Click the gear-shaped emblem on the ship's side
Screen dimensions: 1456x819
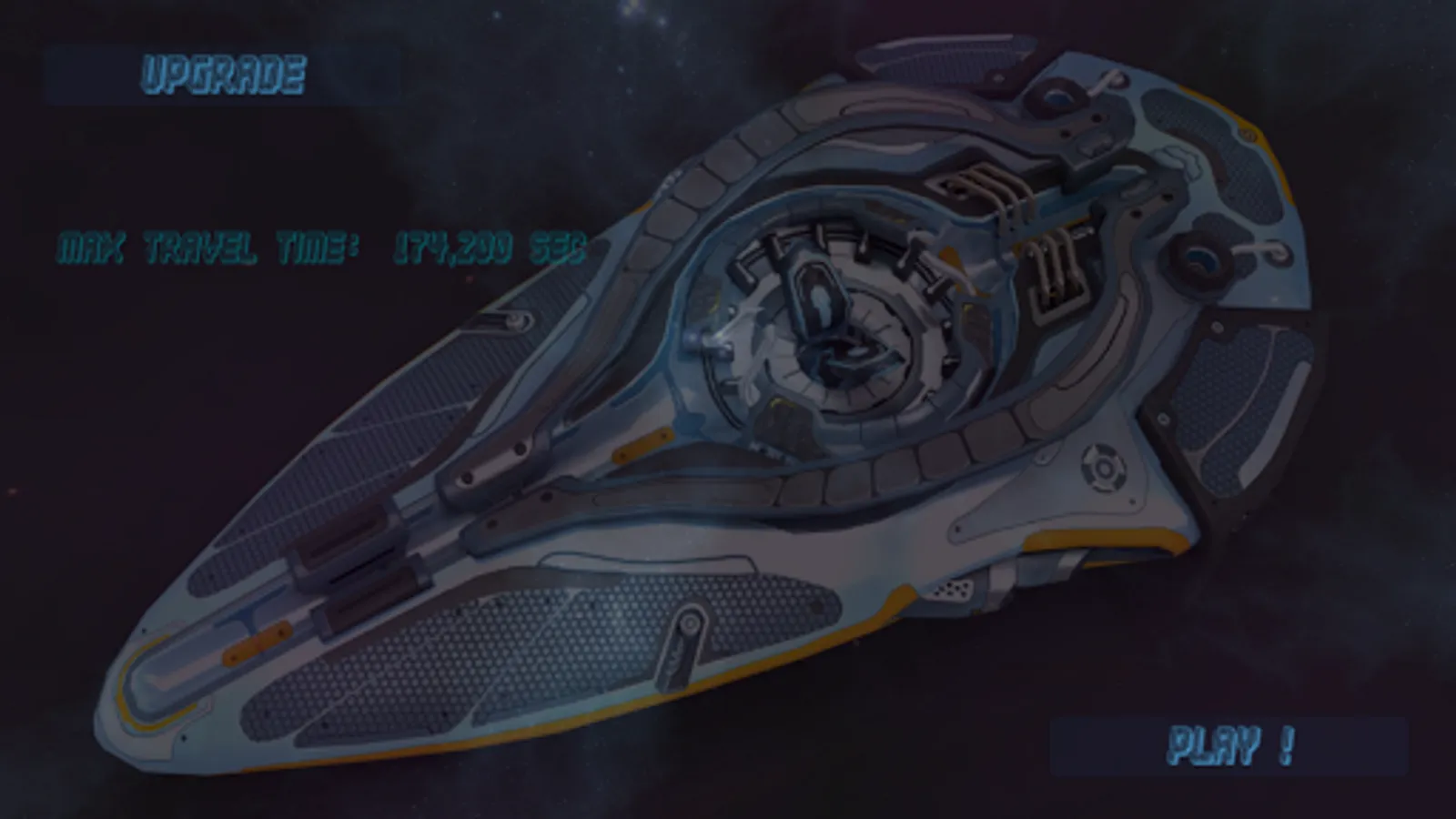(1104, 470)
